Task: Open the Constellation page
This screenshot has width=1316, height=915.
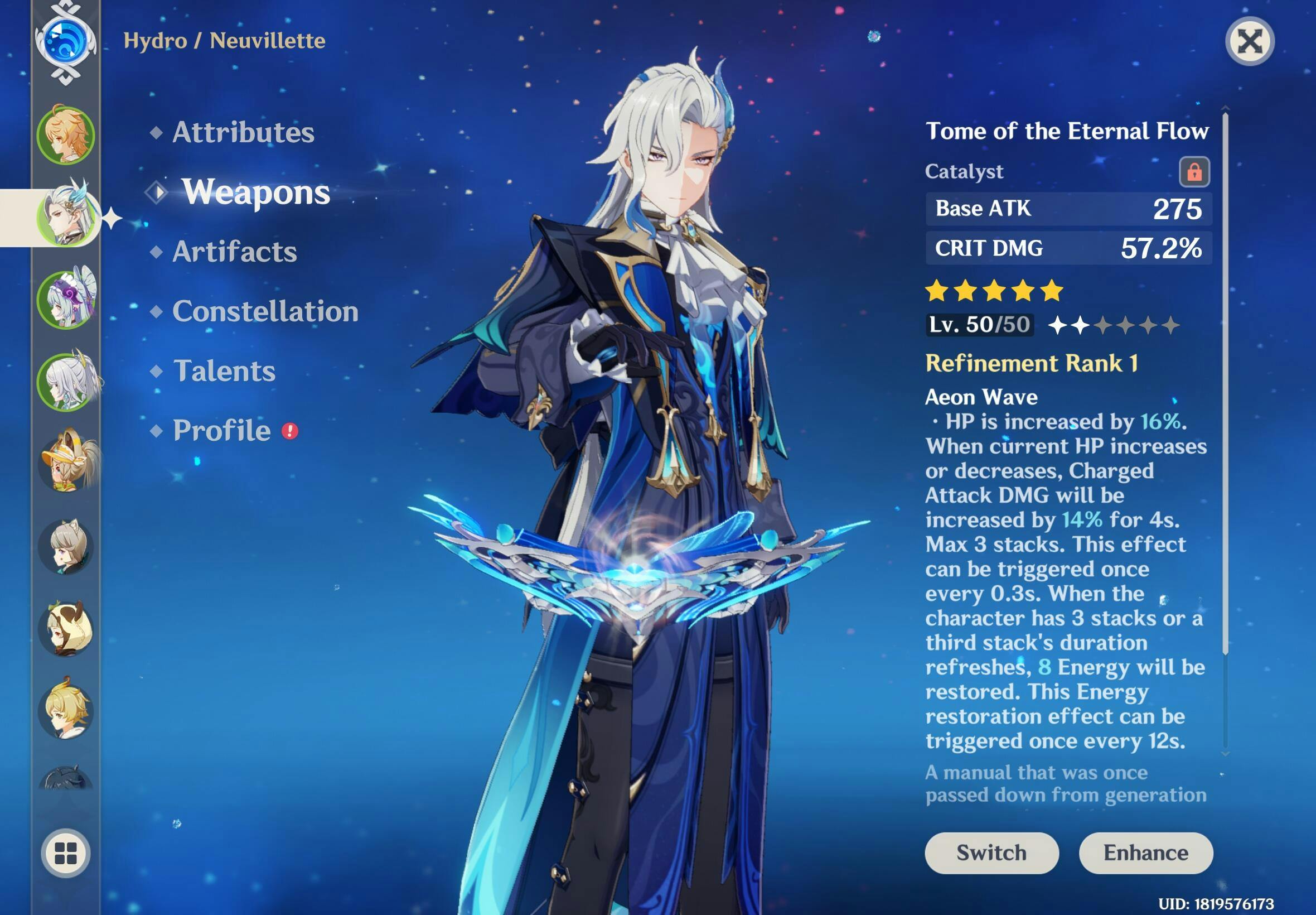Action: [x=265, y=311]
